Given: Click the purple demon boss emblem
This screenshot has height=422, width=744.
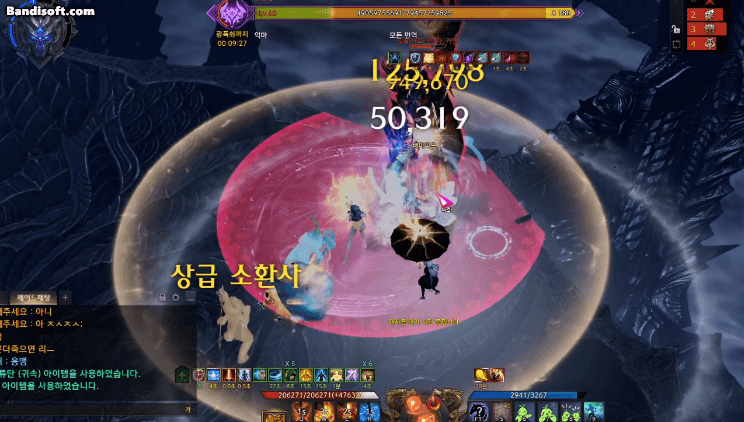Looking at the screenshot, I should (x=234, y=13).
